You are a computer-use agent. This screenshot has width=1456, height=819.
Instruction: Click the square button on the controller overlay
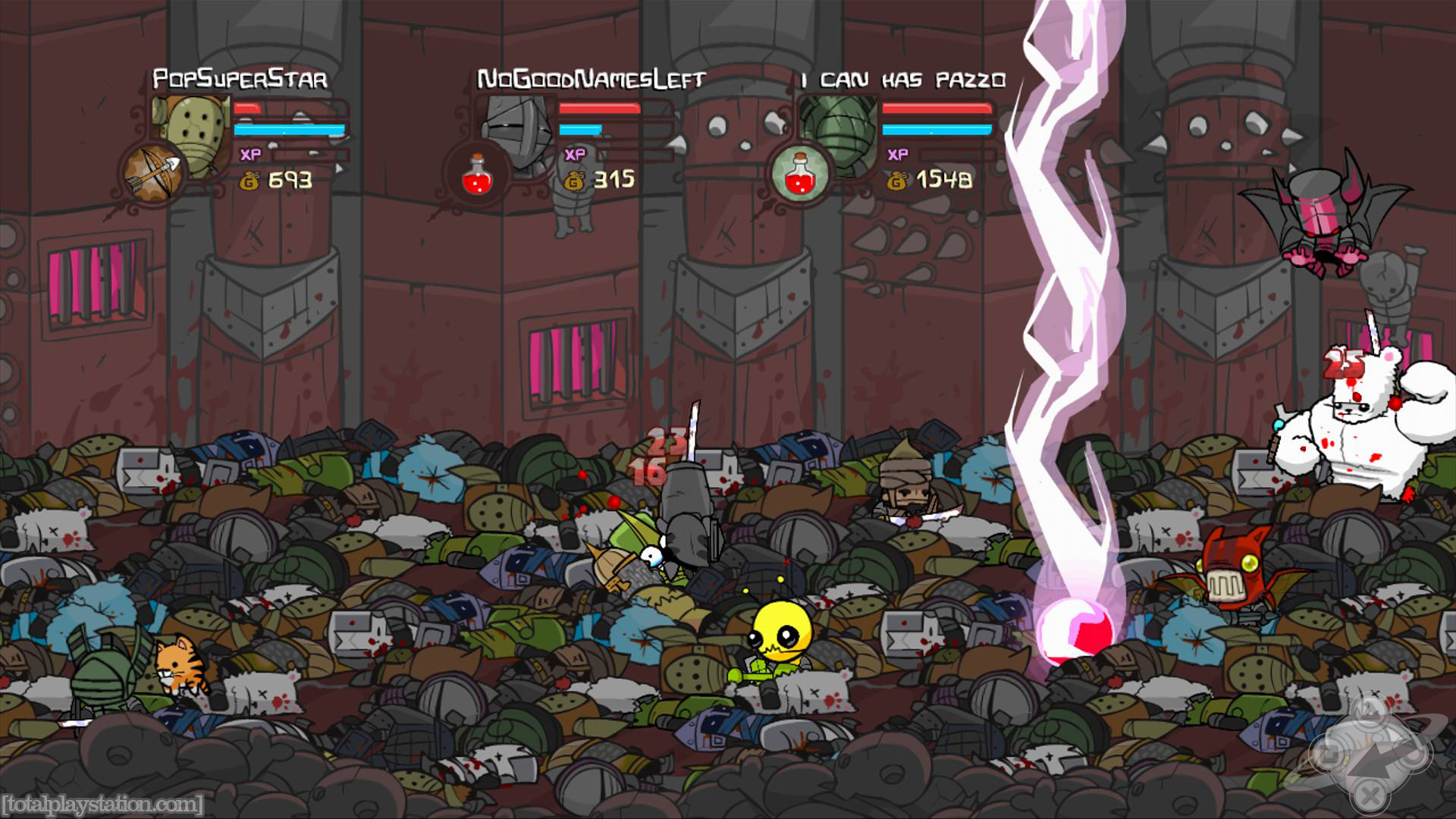click(1331, 753)
